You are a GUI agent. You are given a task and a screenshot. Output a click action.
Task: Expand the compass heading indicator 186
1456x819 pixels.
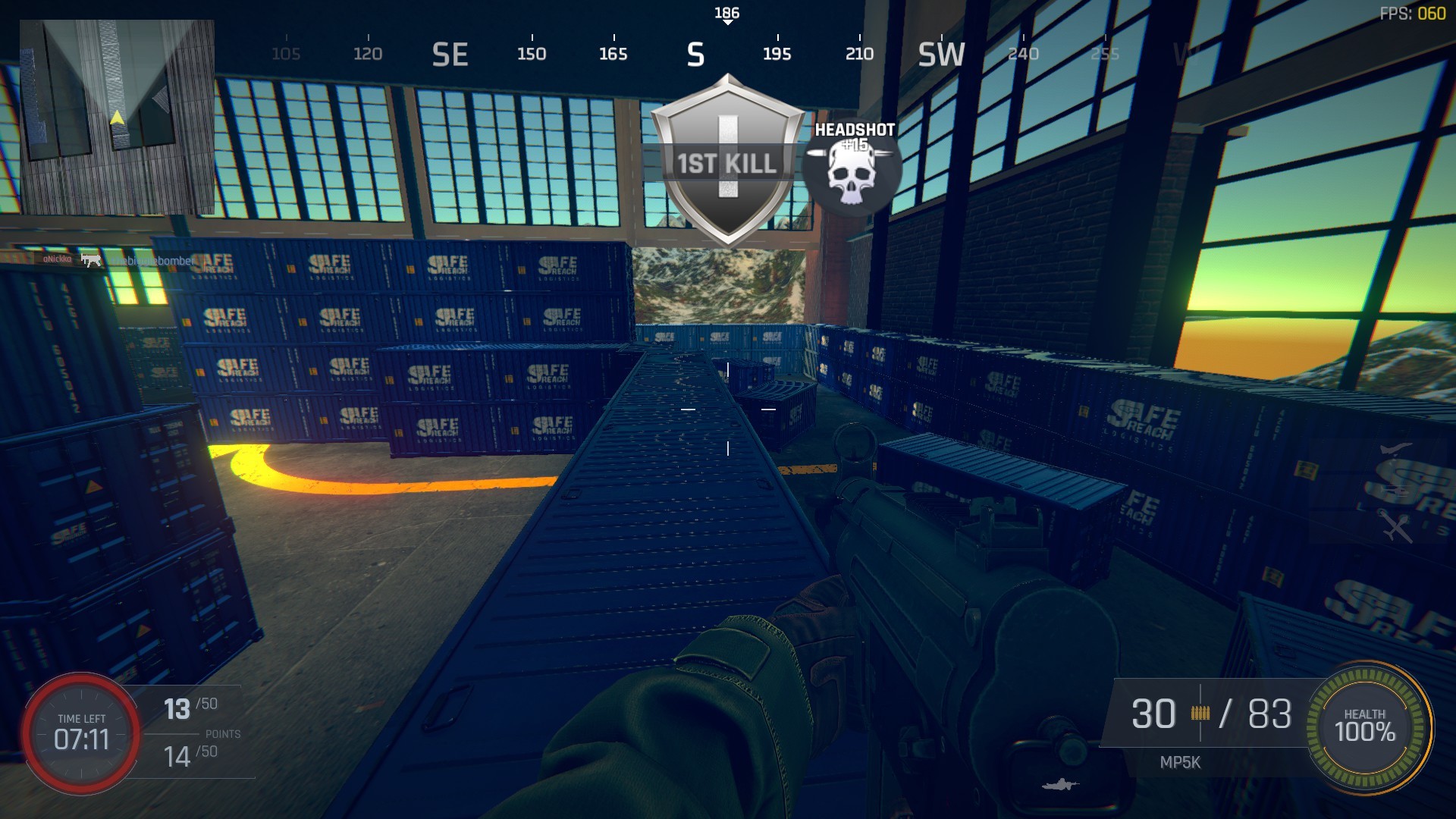pos(726,11)
